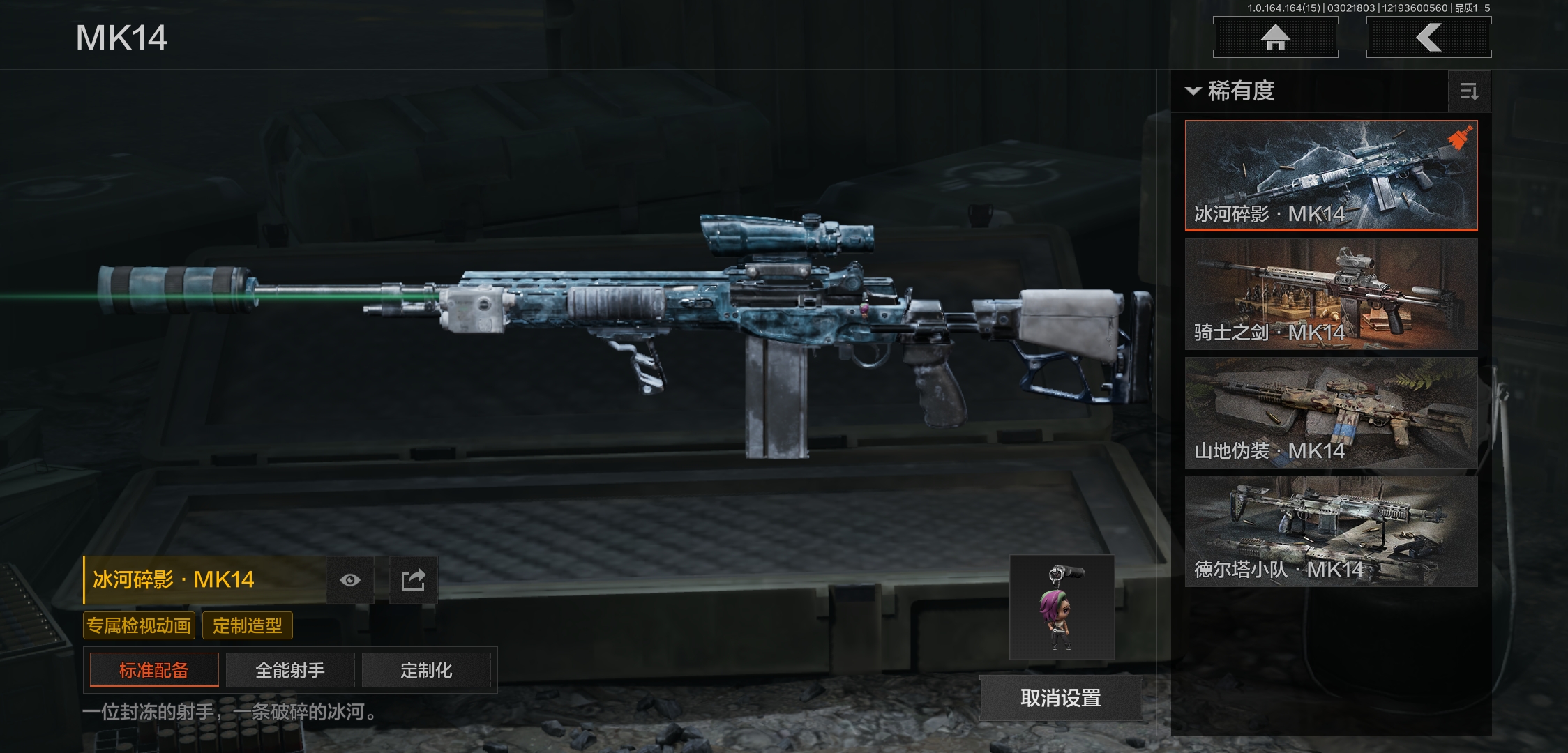The width and height of the screenshot is (1568, 753).
Task: Open the weapon charm slot
Action: click(1062, 608)
